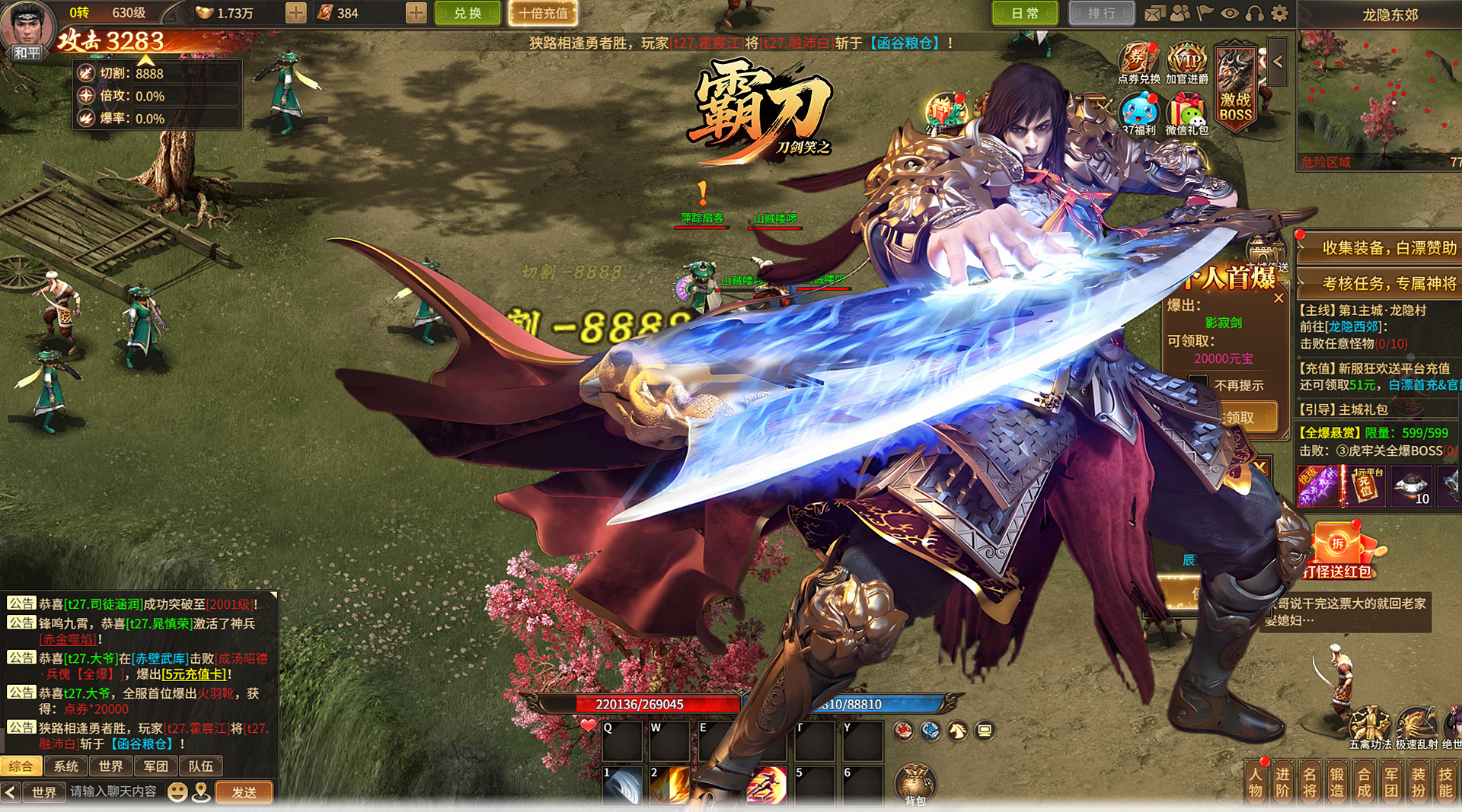Click the 兑换 exchange button

468,13
